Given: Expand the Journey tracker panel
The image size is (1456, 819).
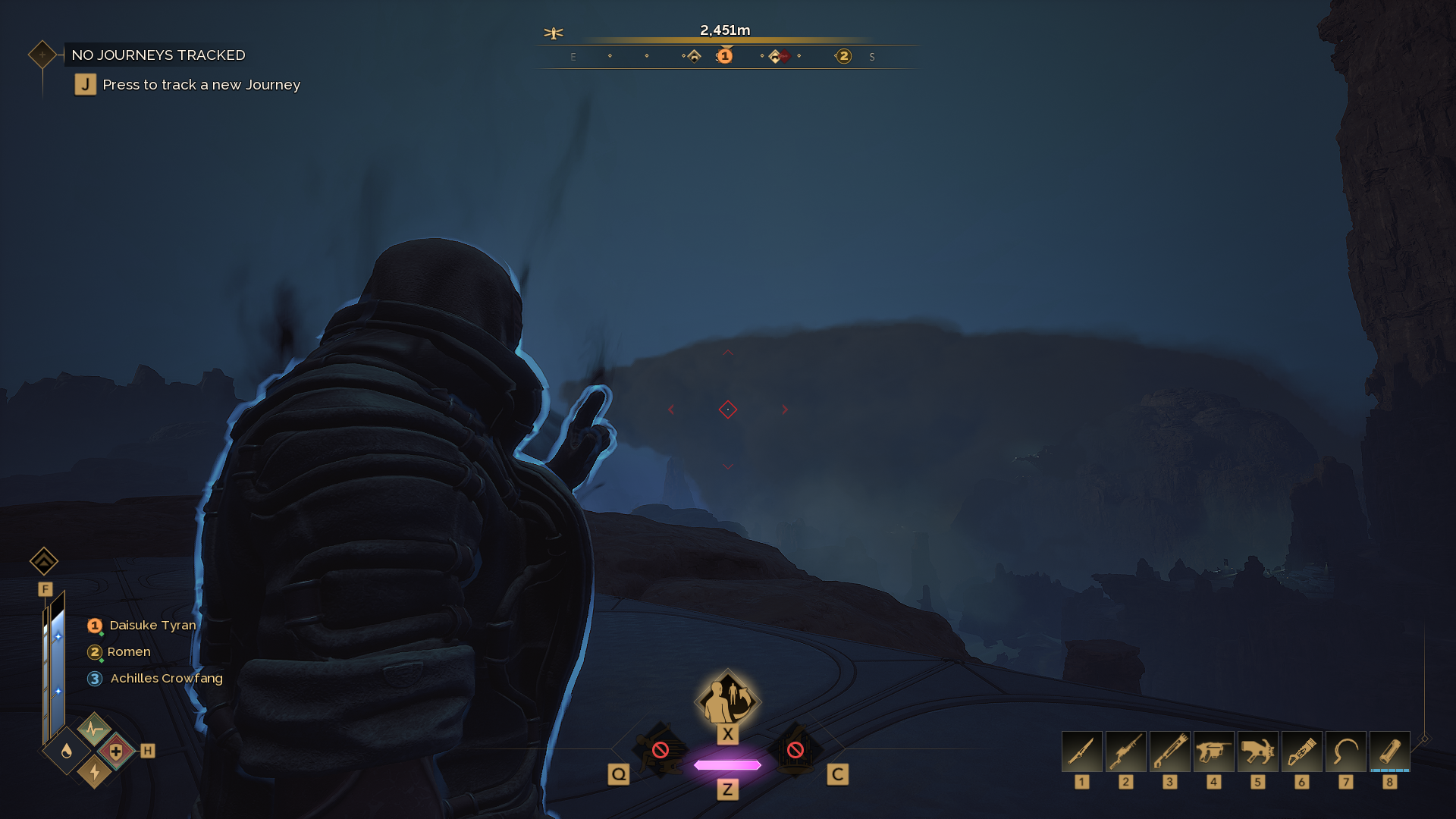Looking at the screenshot, I should [x=42, y=54].
